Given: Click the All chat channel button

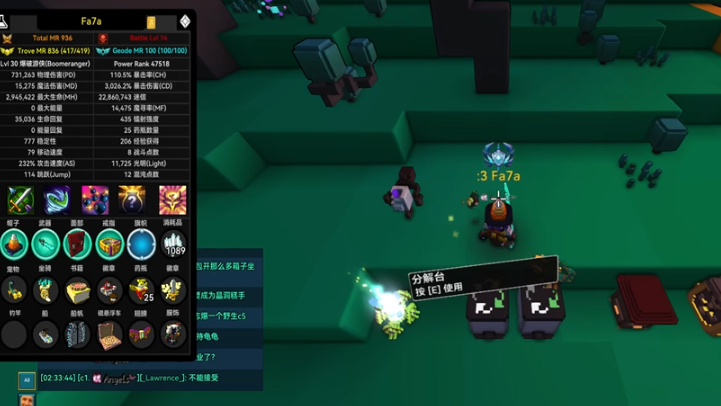Looking at the screenshot, I should click(x=26, y=380).
